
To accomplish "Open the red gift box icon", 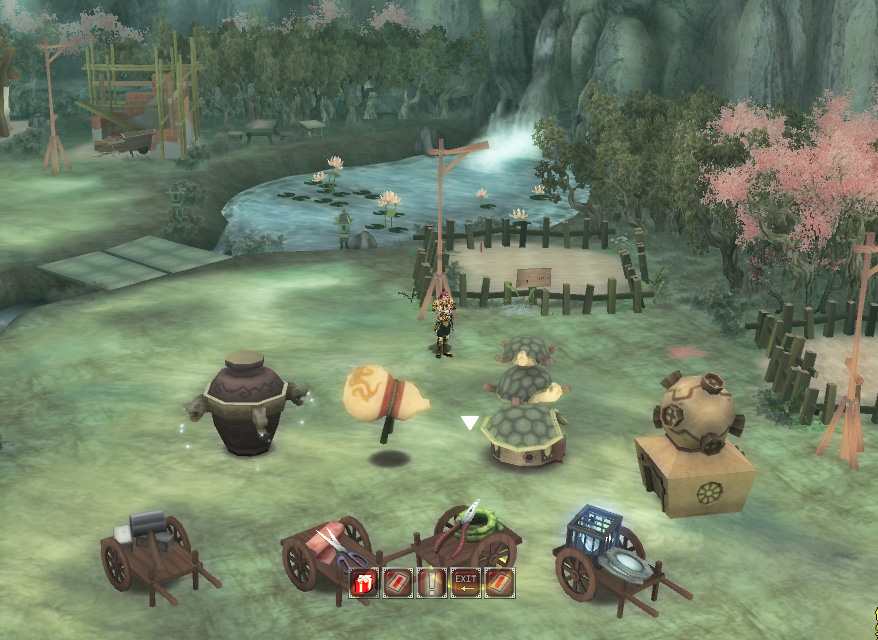I will pos(364,582).
